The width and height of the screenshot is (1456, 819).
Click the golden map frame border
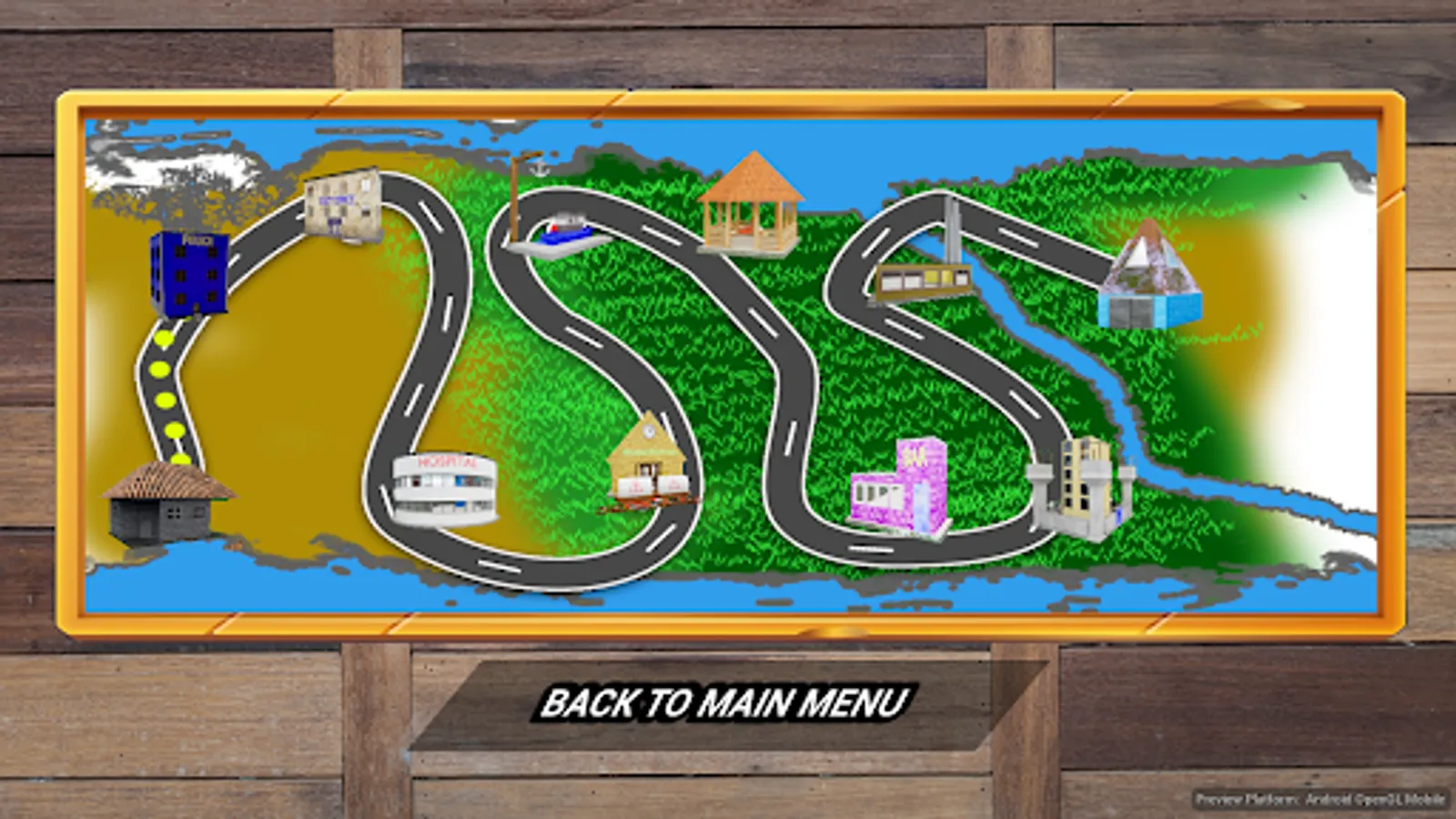pyautogui.click(x=728, y=97)
